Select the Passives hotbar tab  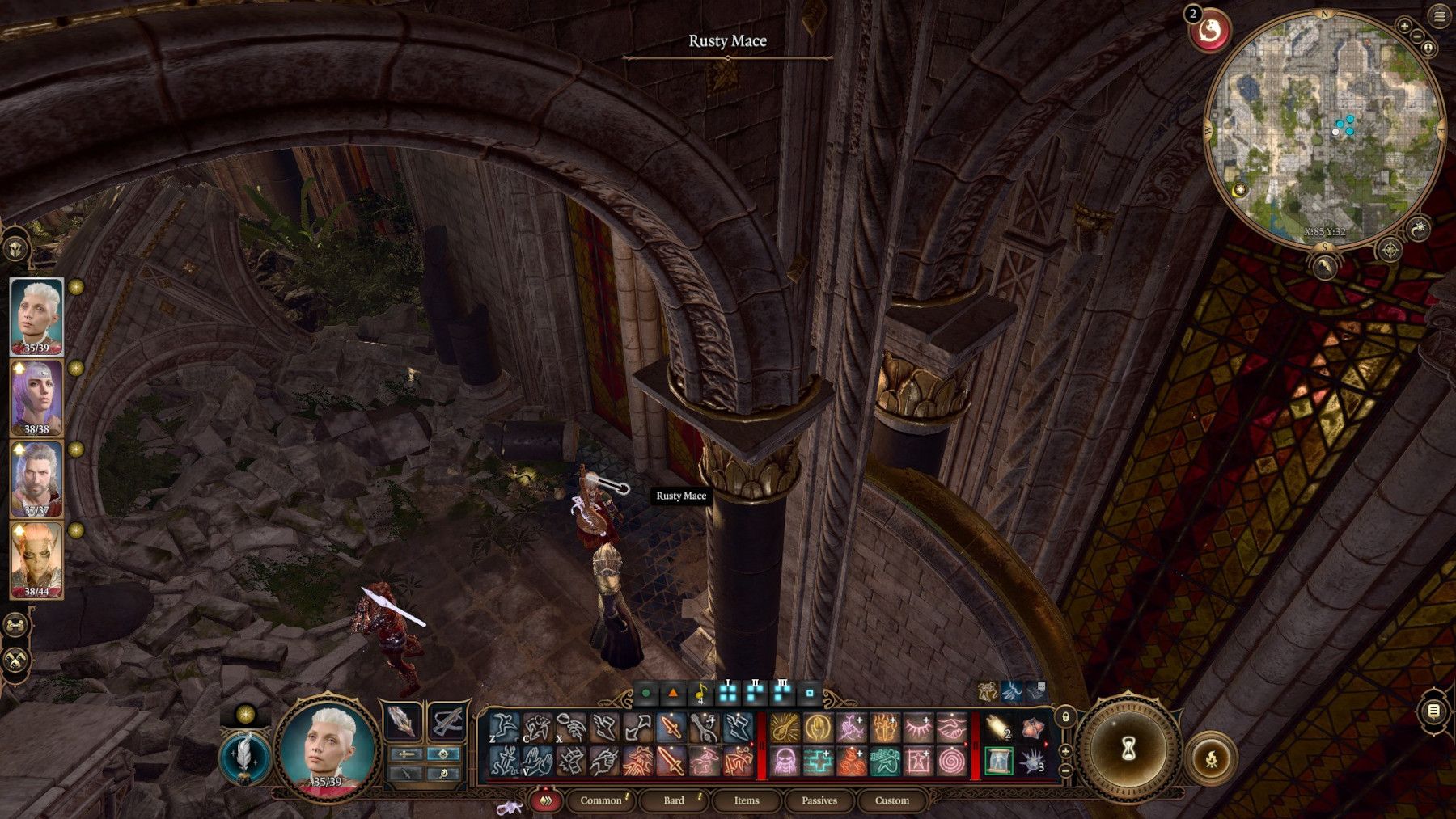pyautogui.click(x=819, y=800)
